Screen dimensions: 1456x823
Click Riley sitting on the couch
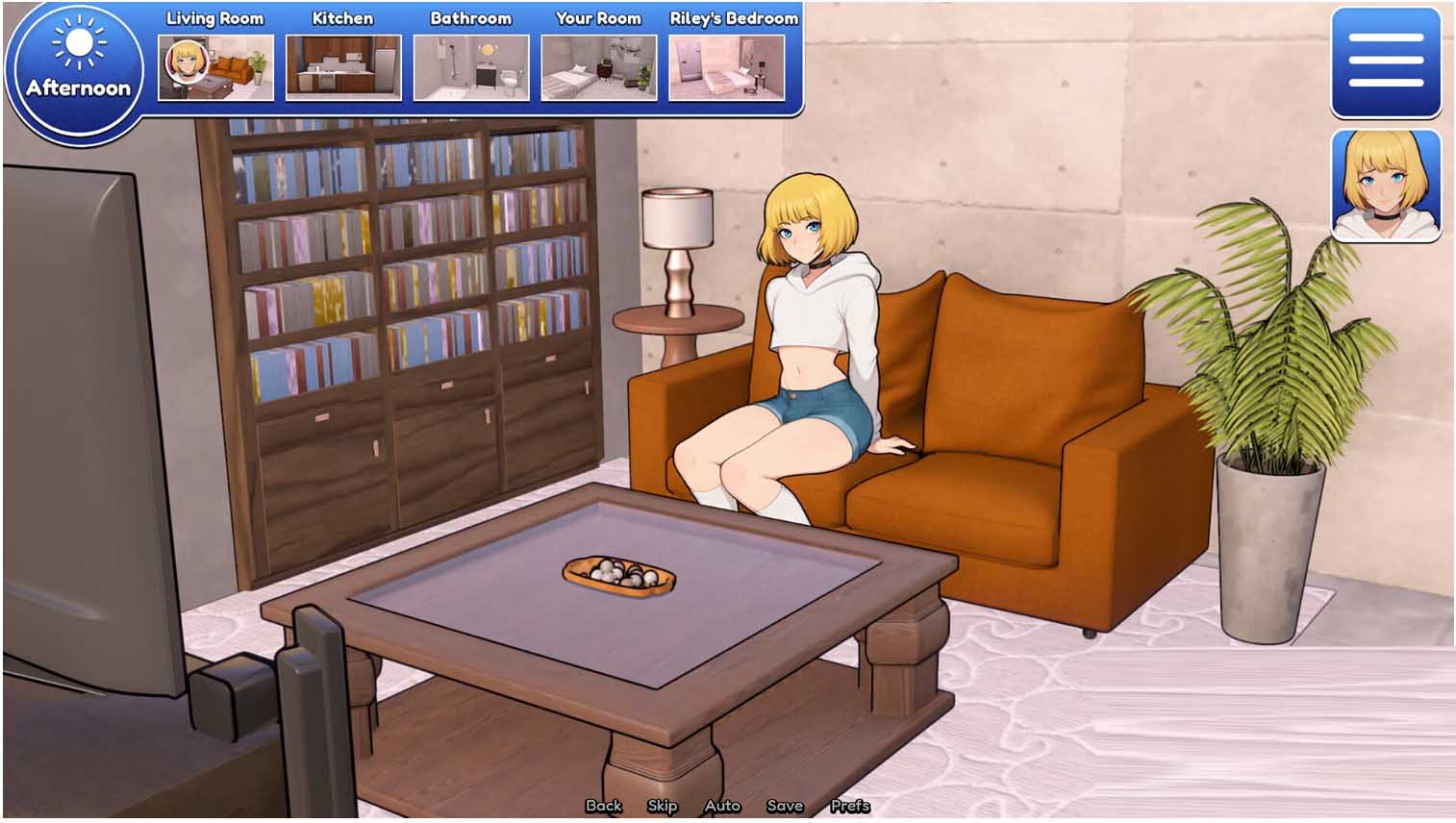click(x=808, y=337)
